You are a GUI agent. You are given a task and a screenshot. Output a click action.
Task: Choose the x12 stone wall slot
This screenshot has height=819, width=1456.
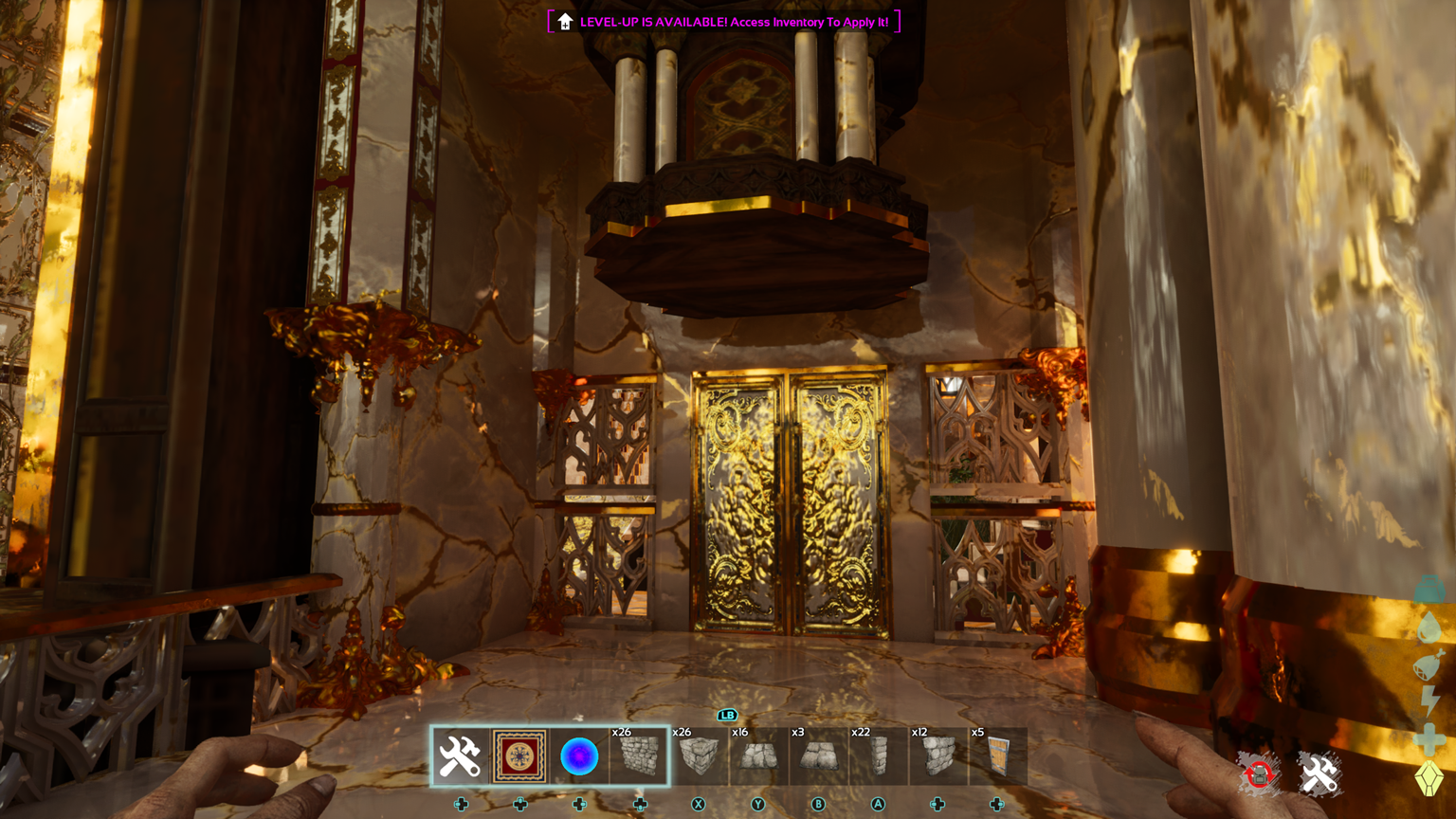click(x=937, y=756)
